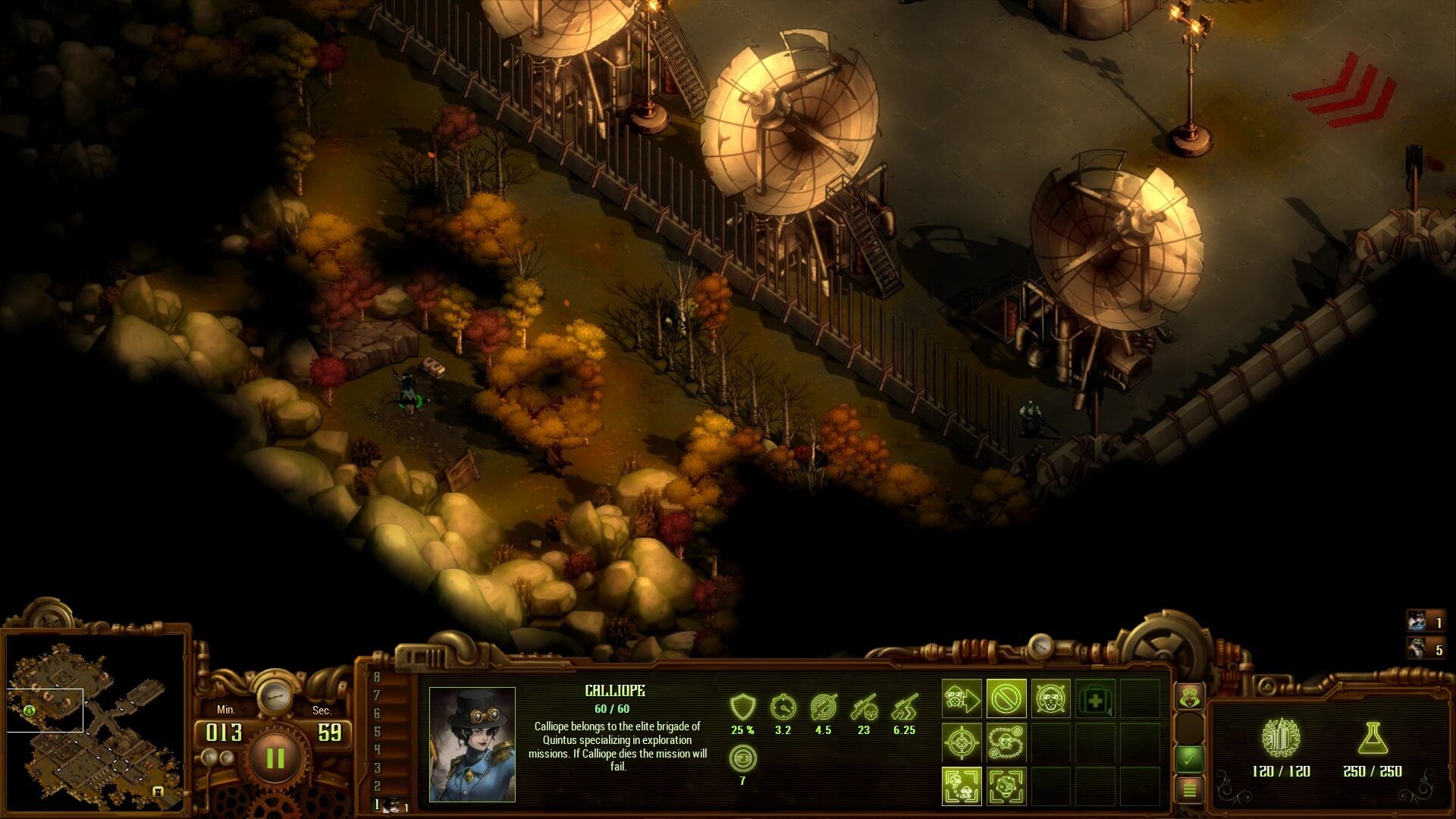Select the patrol route command

coord(1006,742)
